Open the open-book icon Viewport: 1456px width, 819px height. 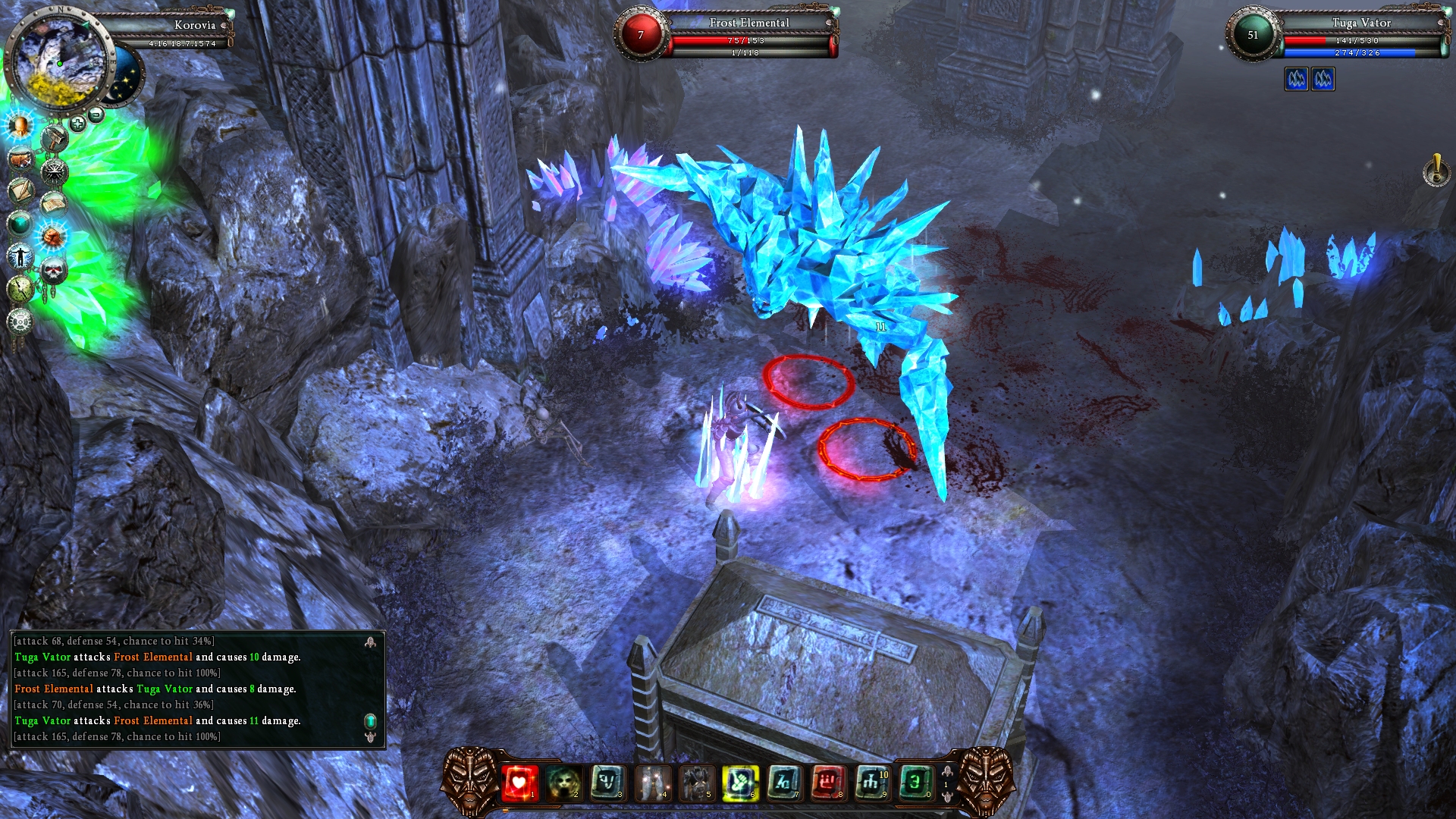tap(53, 203)
